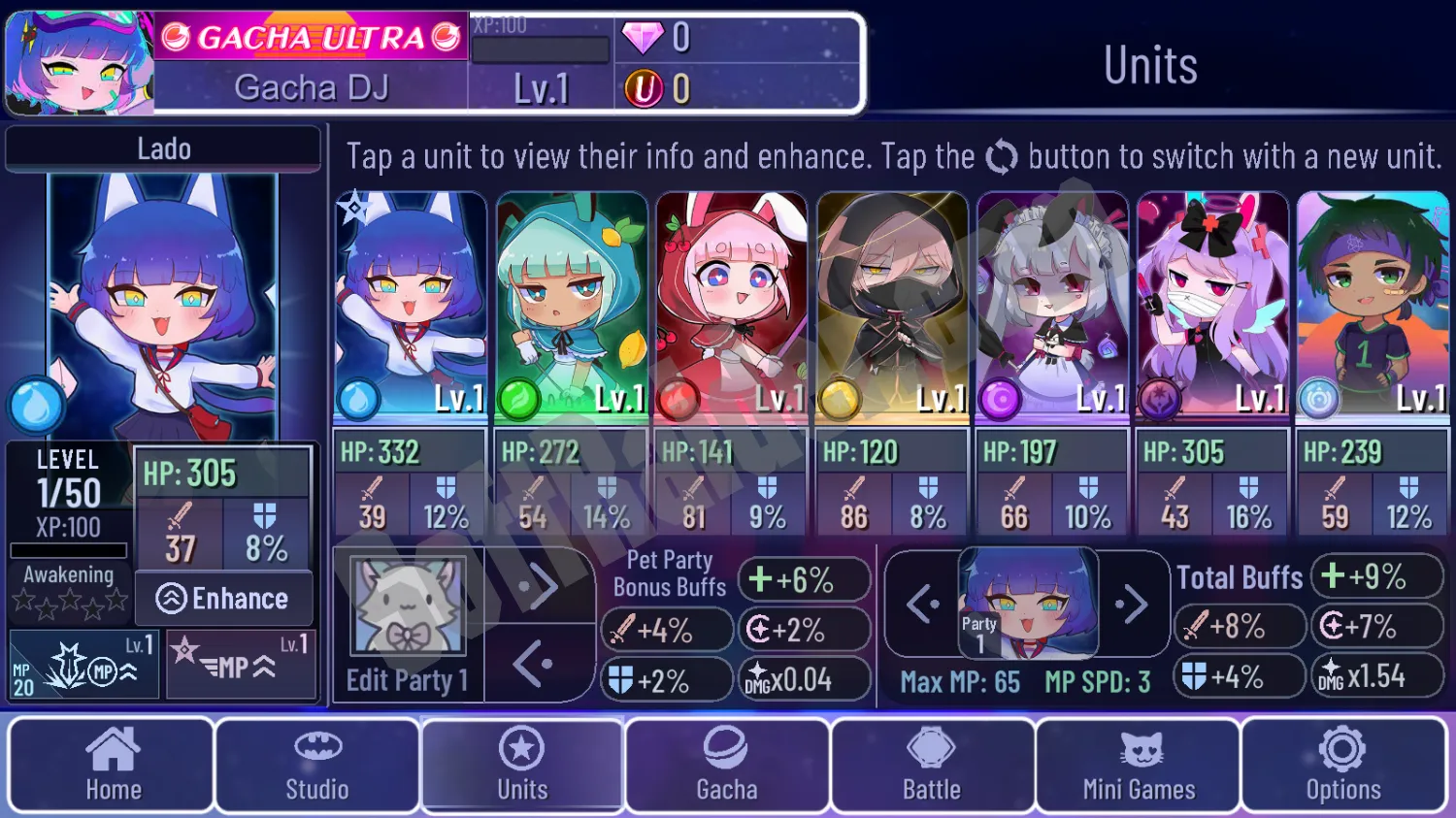Image resolution: width=1456 pixels, height=818 pixels.
Task: Open the Options menu
Action: coord(1343,765)
